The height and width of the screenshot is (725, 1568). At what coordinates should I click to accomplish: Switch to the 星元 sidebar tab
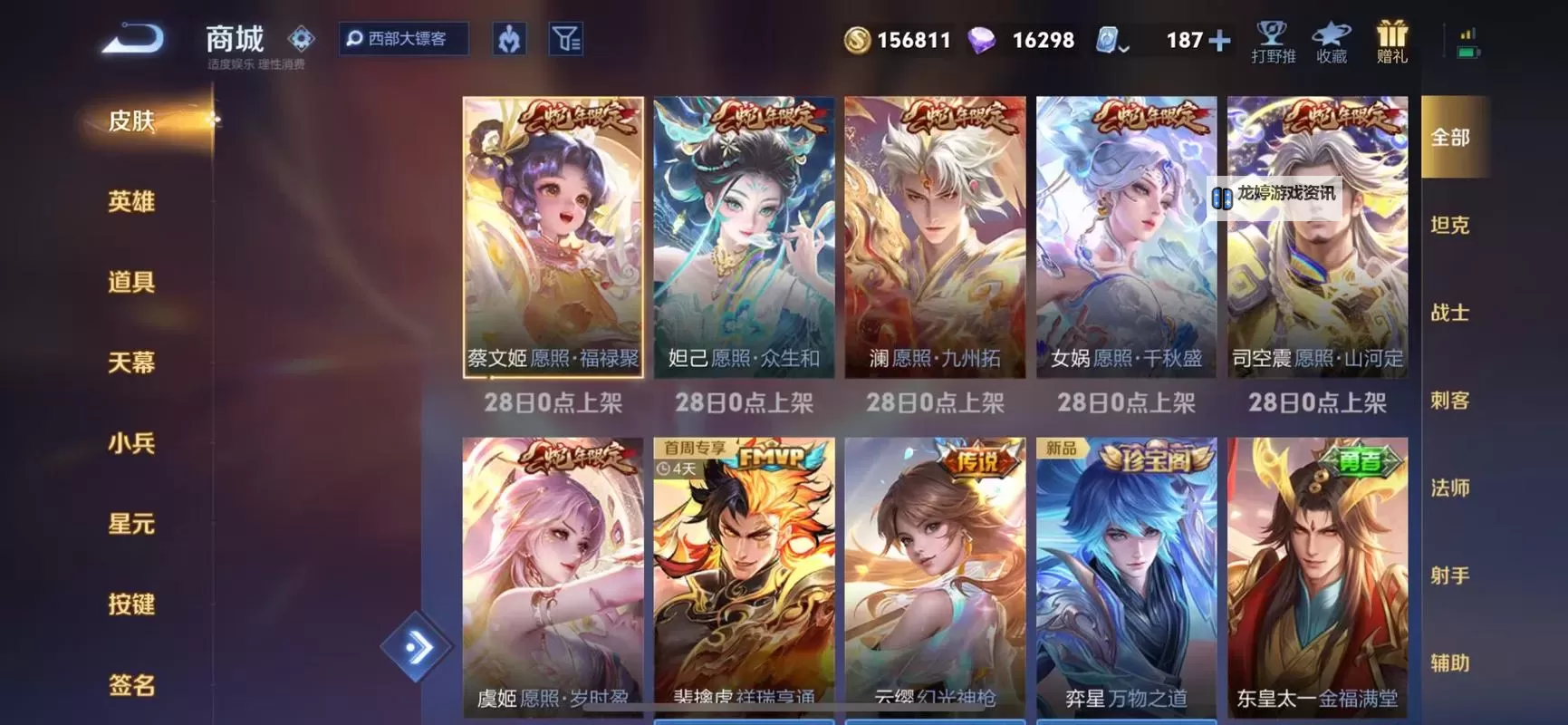click(x=132, y=524)
